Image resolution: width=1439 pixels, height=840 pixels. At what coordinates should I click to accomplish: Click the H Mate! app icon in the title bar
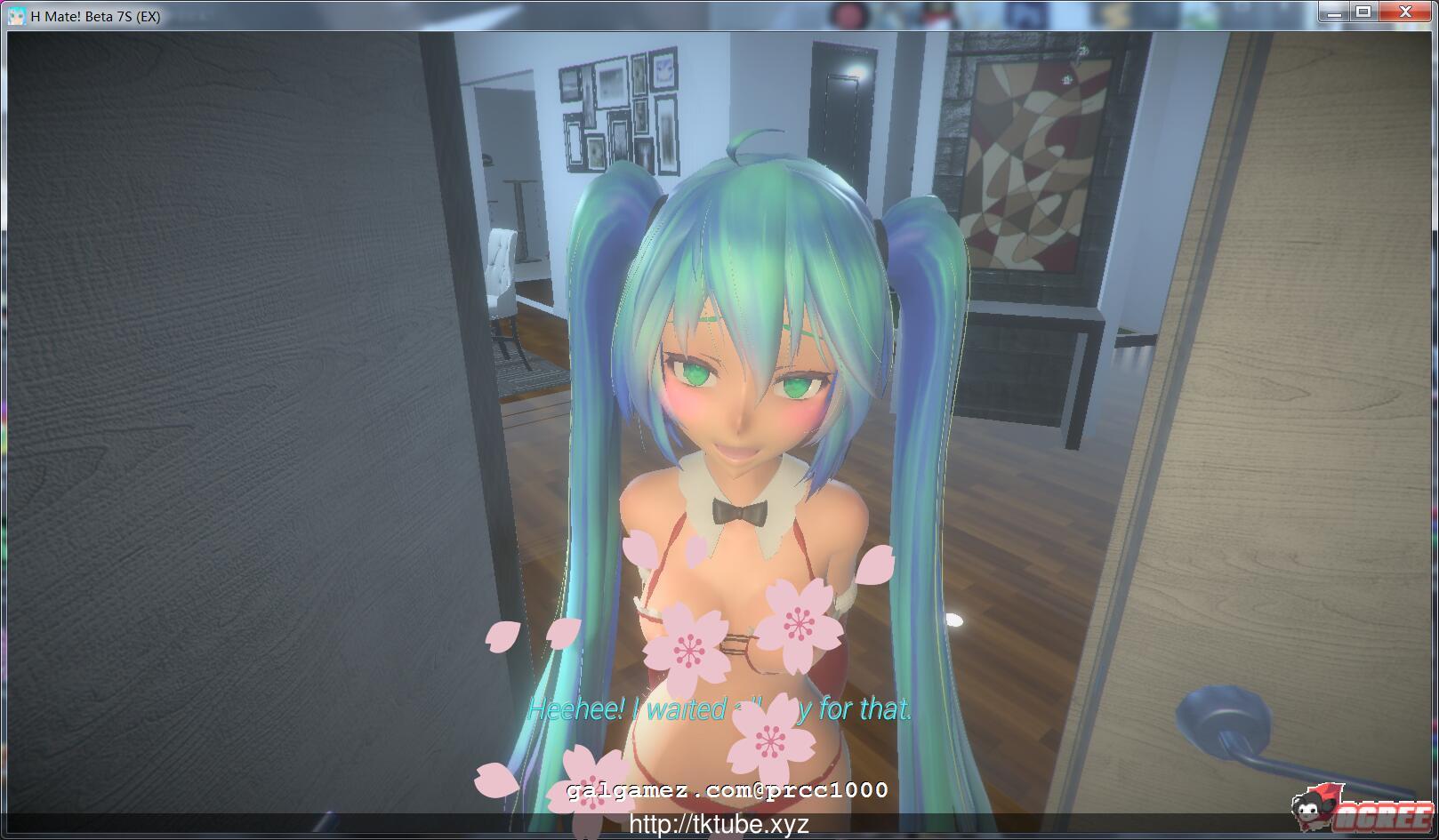(18, 13)
